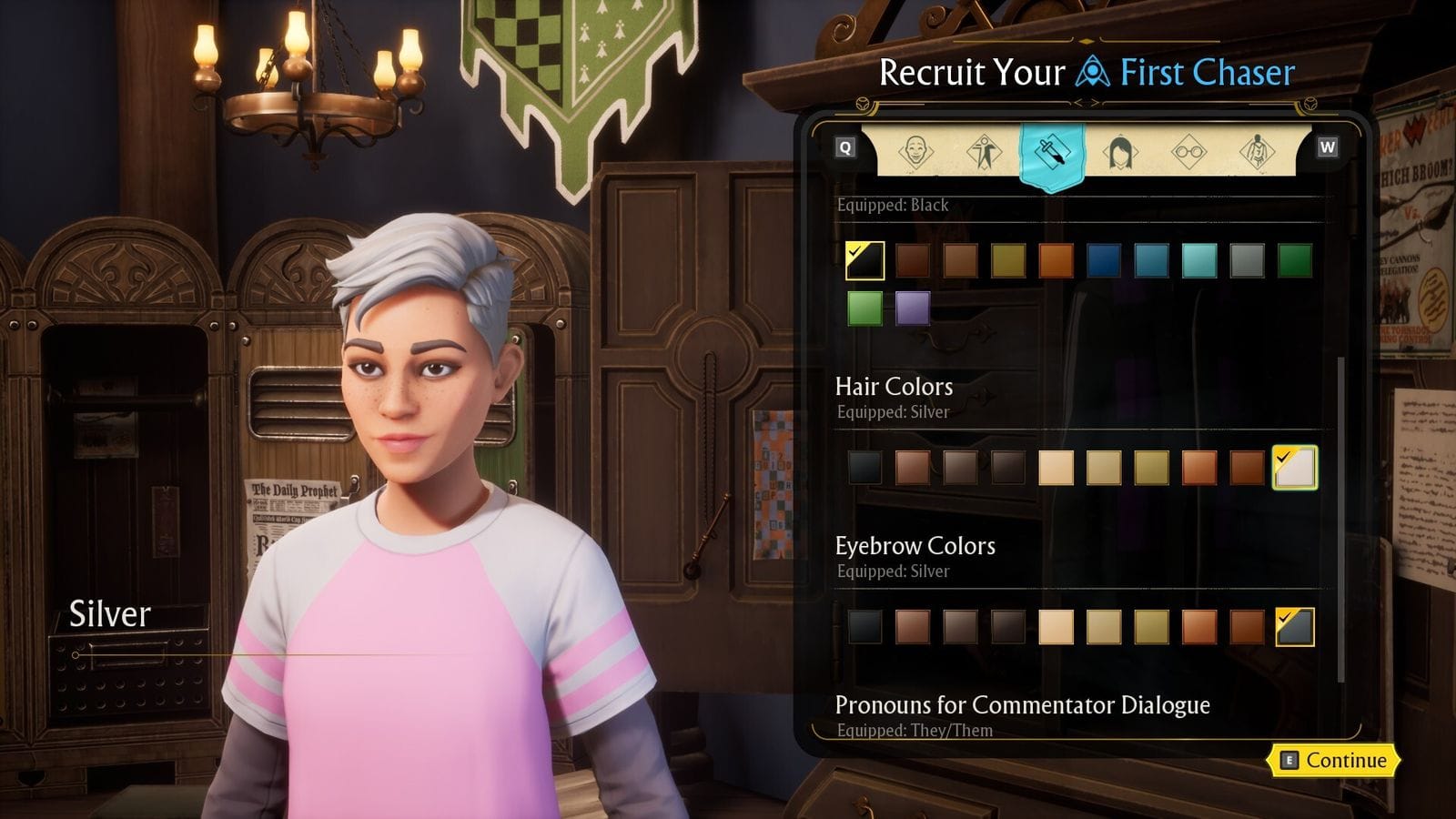Select the orange swatch under Eyebrow Colors

(x=1199, y=627)
